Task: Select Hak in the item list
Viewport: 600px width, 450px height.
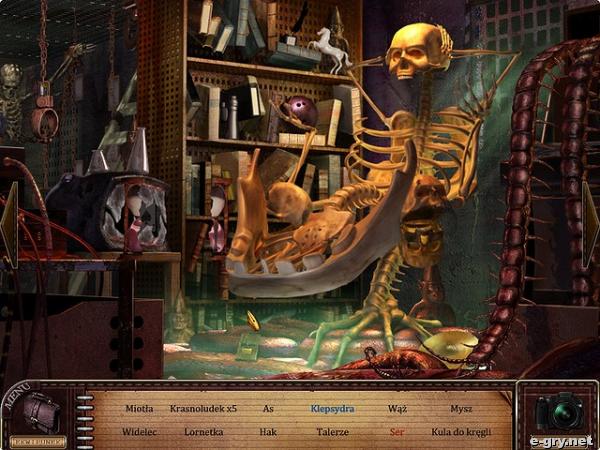Action: tap(268, 432)
